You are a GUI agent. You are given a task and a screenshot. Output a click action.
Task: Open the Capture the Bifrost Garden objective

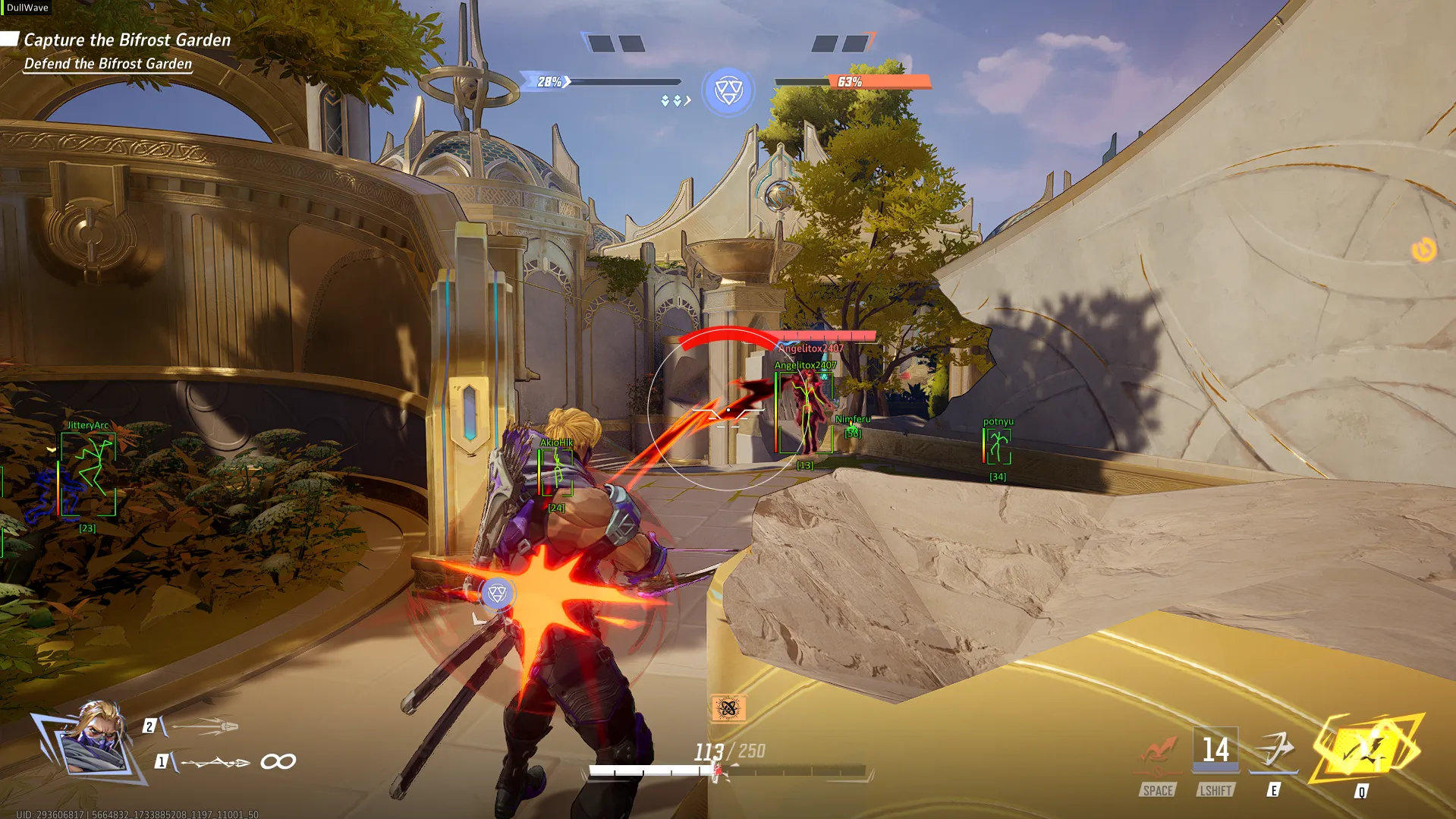click(x=127, y=40)
